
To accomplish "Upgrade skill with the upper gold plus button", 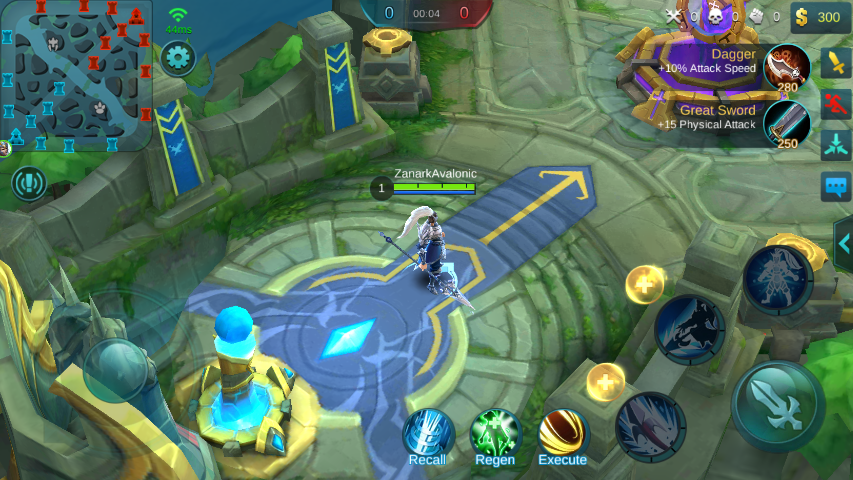I will coord(644,285).
